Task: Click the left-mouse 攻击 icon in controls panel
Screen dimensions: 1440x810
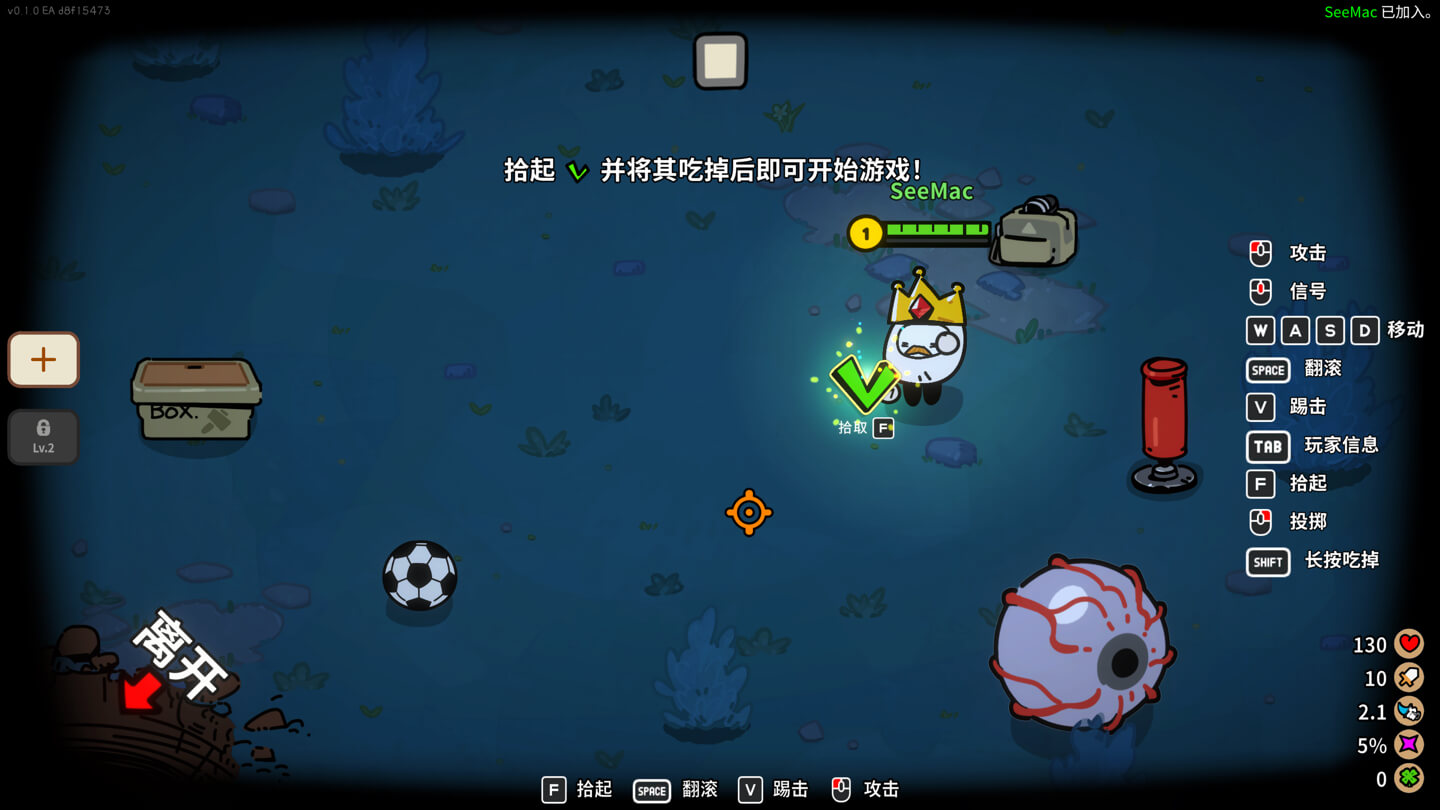Action: coord(1259,252)
